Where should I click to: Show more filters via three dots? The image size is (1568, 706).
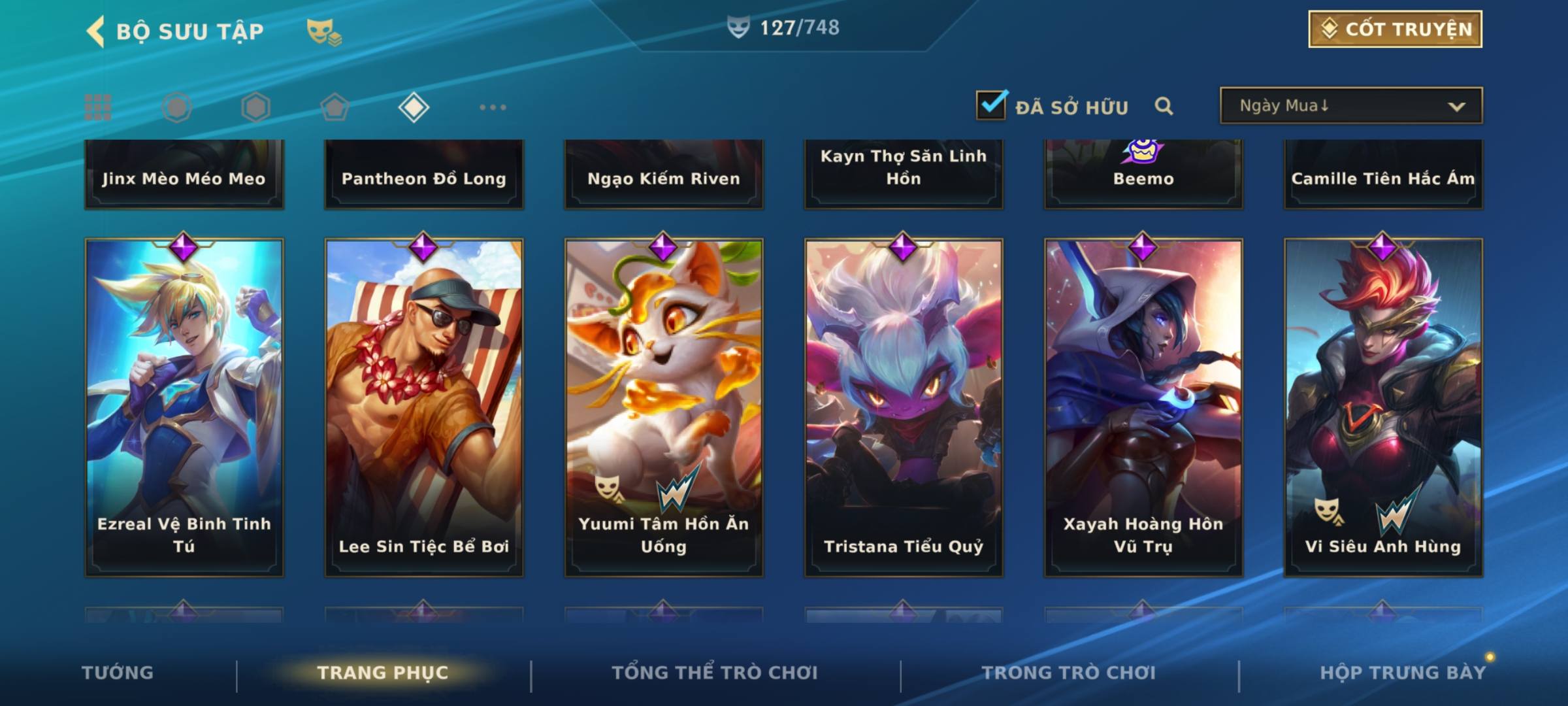click(x=493, y=107)
